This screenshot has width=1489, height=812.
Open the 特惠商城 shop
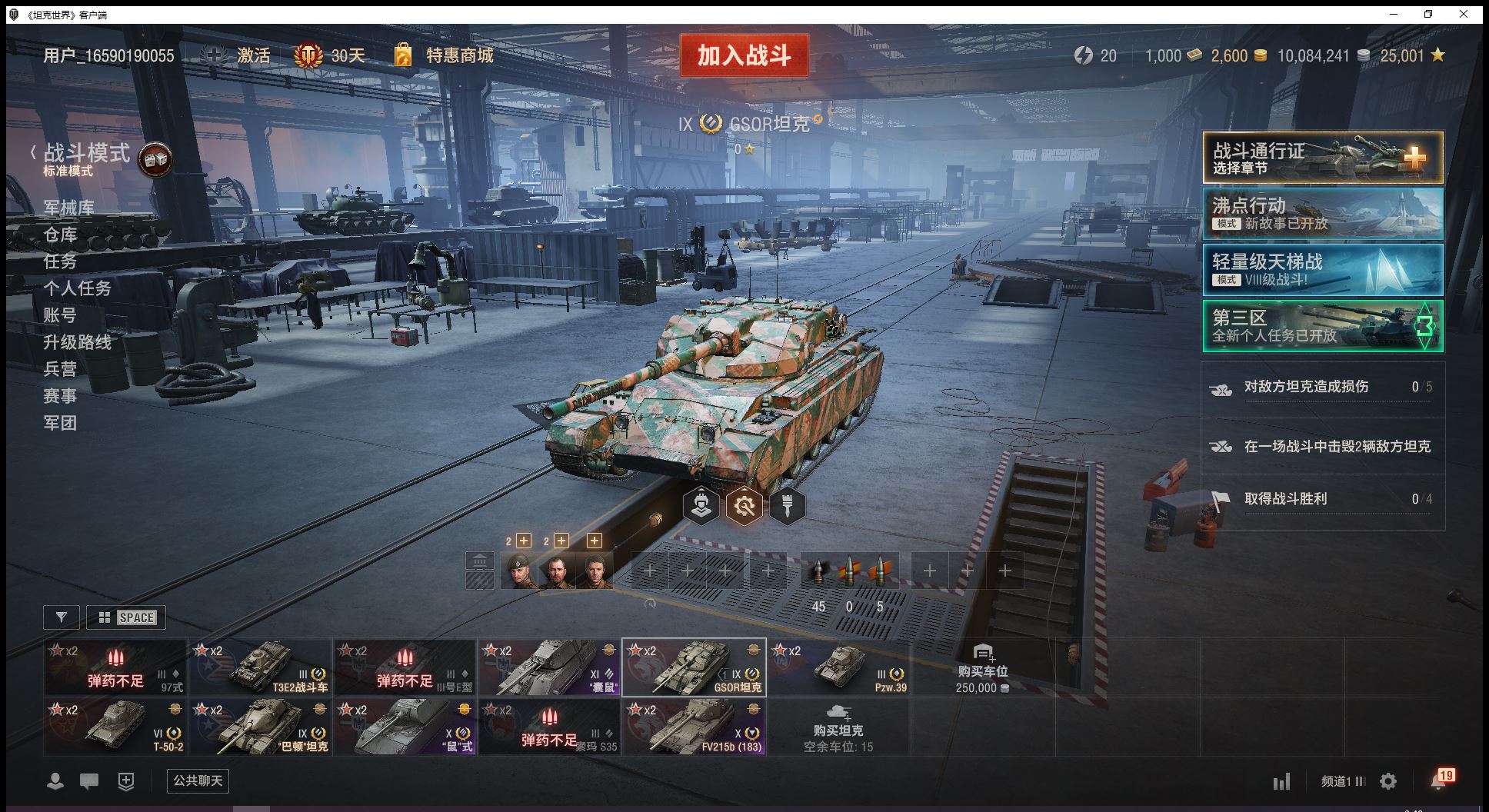click(458, 55)
